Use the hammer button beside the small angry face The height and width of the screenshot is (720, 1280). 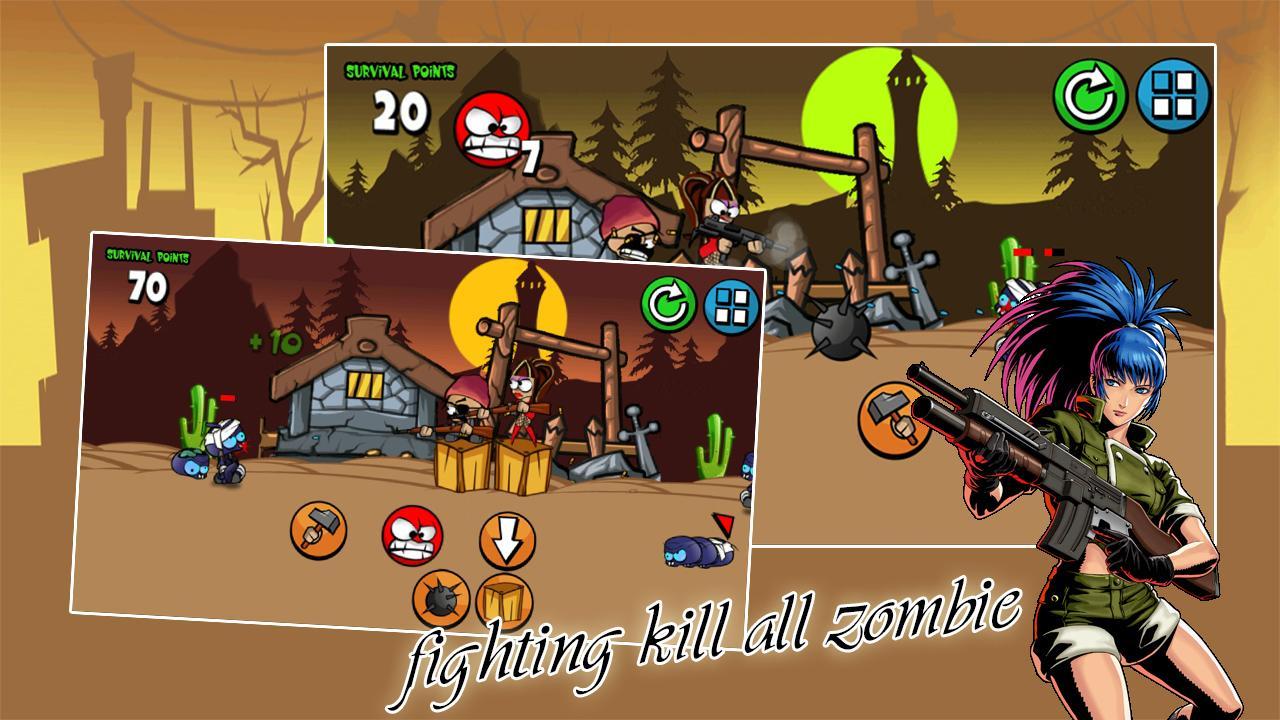pyautogui.click(x=319, y=530)
